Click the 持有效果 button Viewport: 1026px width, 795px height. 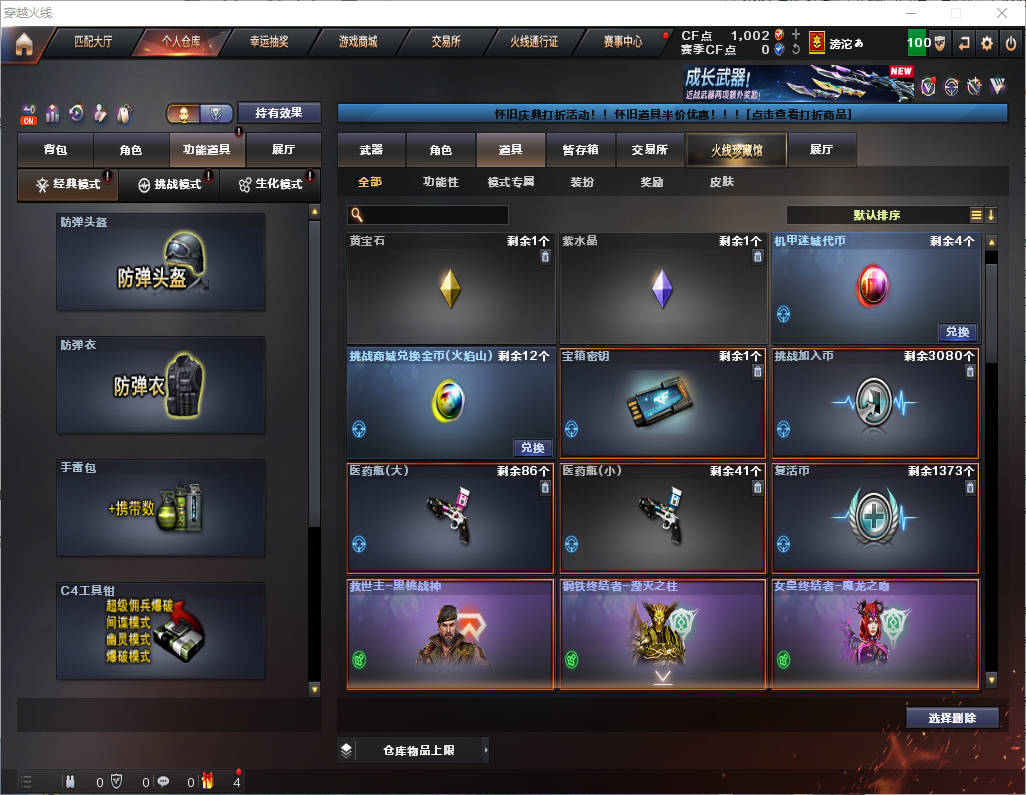pyautogui.click(x=279, y=113)
